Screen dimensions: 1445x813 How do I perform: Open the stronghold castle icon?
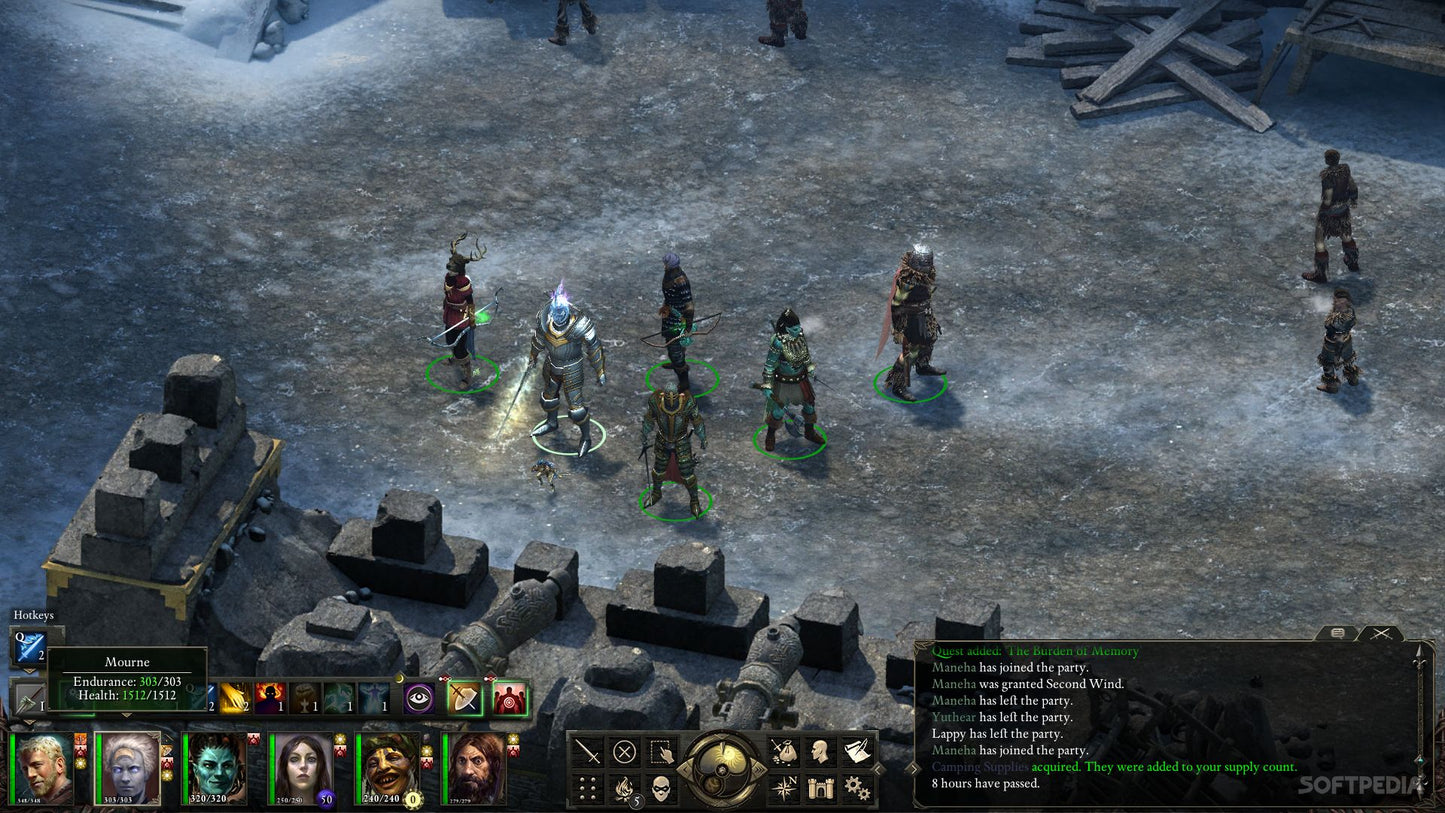click(820, 788)
